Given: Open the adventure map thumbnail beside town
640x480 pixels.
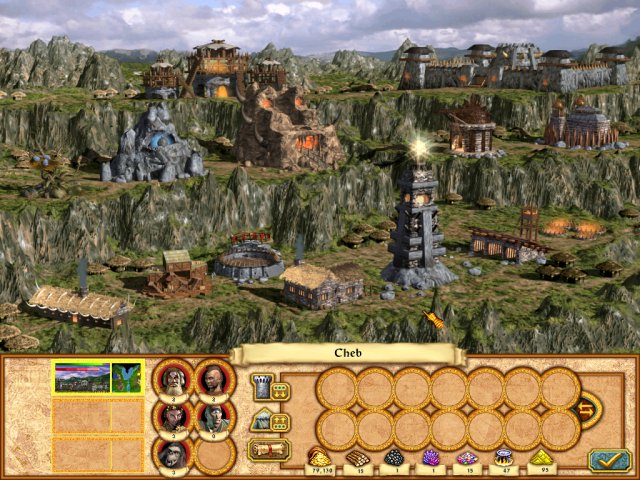Looking at the screenshot, I should [127, 377].
